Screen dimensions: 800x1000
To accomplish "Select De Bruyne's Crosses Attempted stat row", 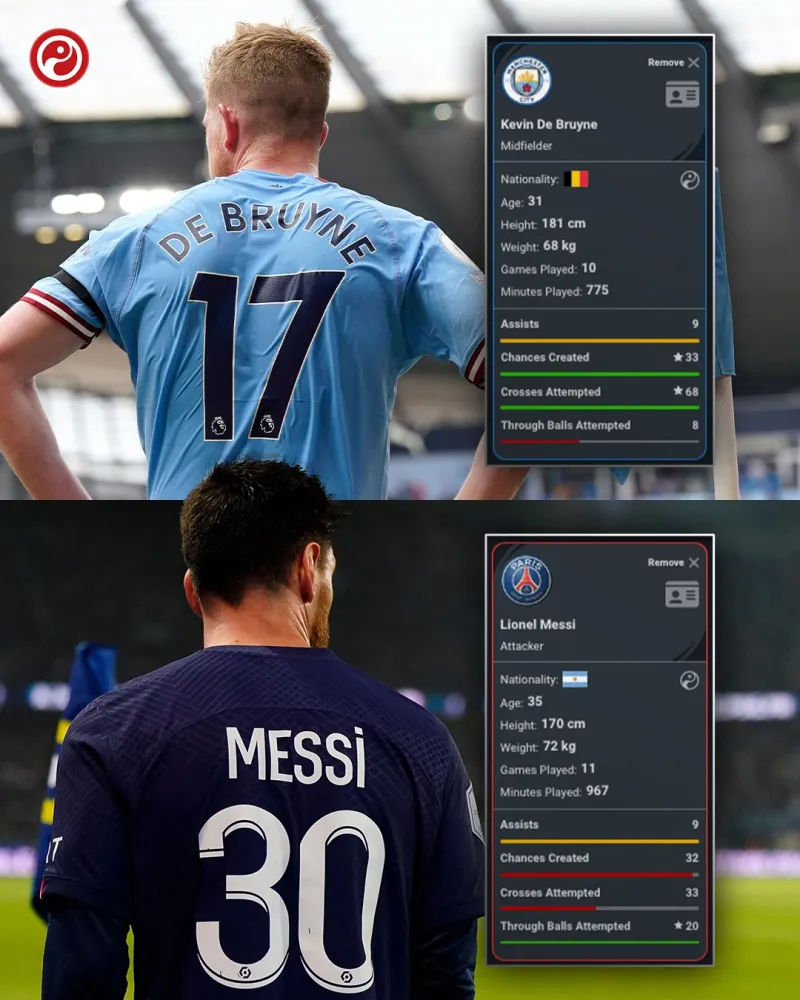I will tap(599, 392).
